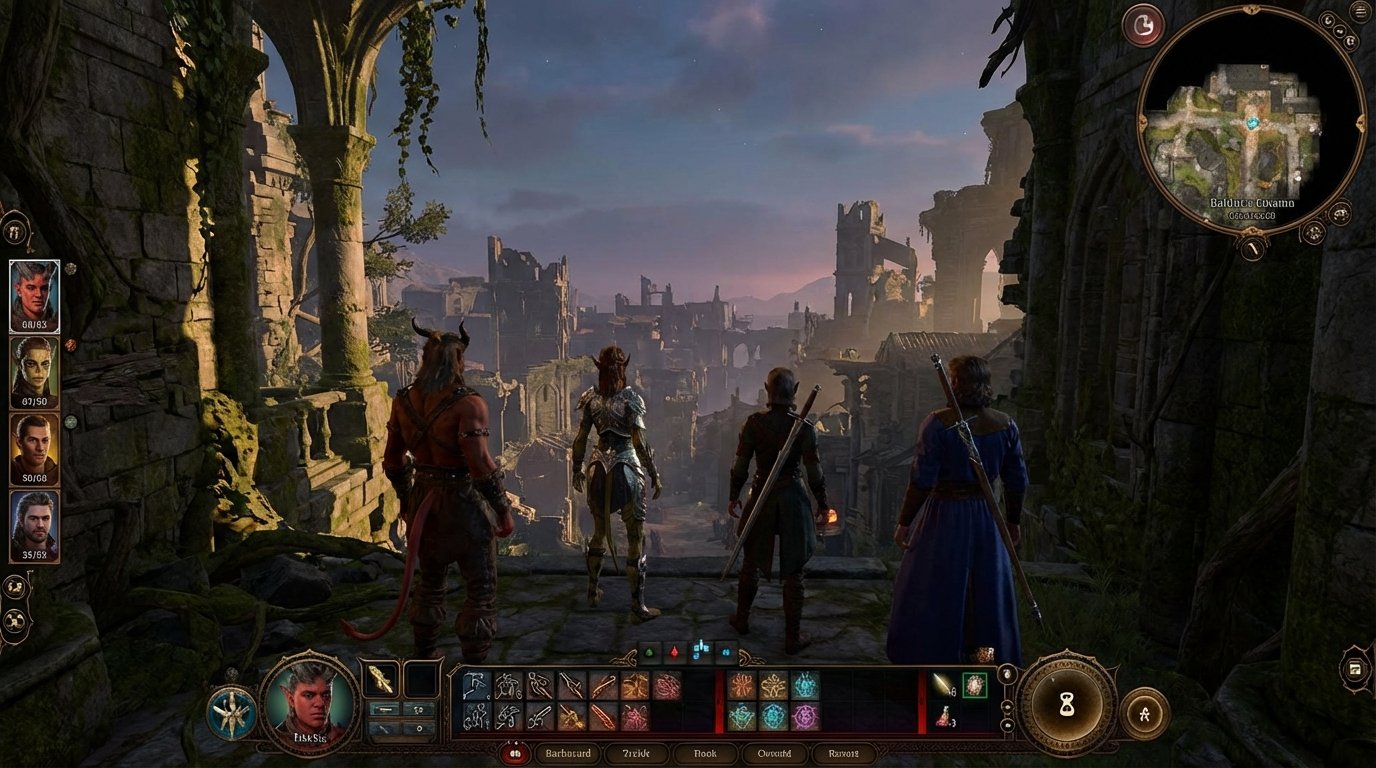Click the dagger item icon in the right hotbar slot
Image resolution: width=1376 pixels, height=768 pixels.
(941, 684)
